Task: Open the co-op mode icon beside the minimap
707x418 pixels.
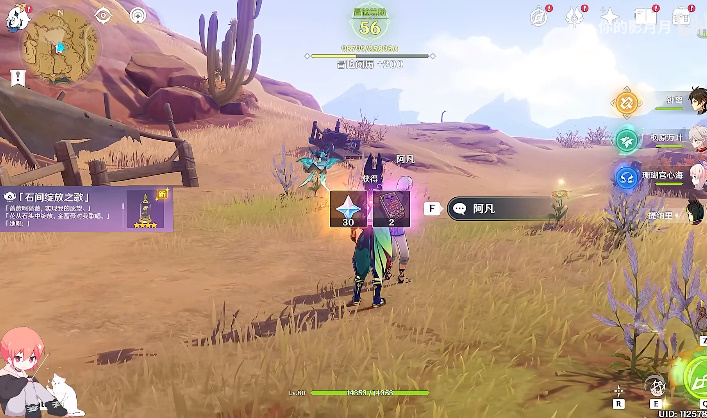Action: coord(138,16)
